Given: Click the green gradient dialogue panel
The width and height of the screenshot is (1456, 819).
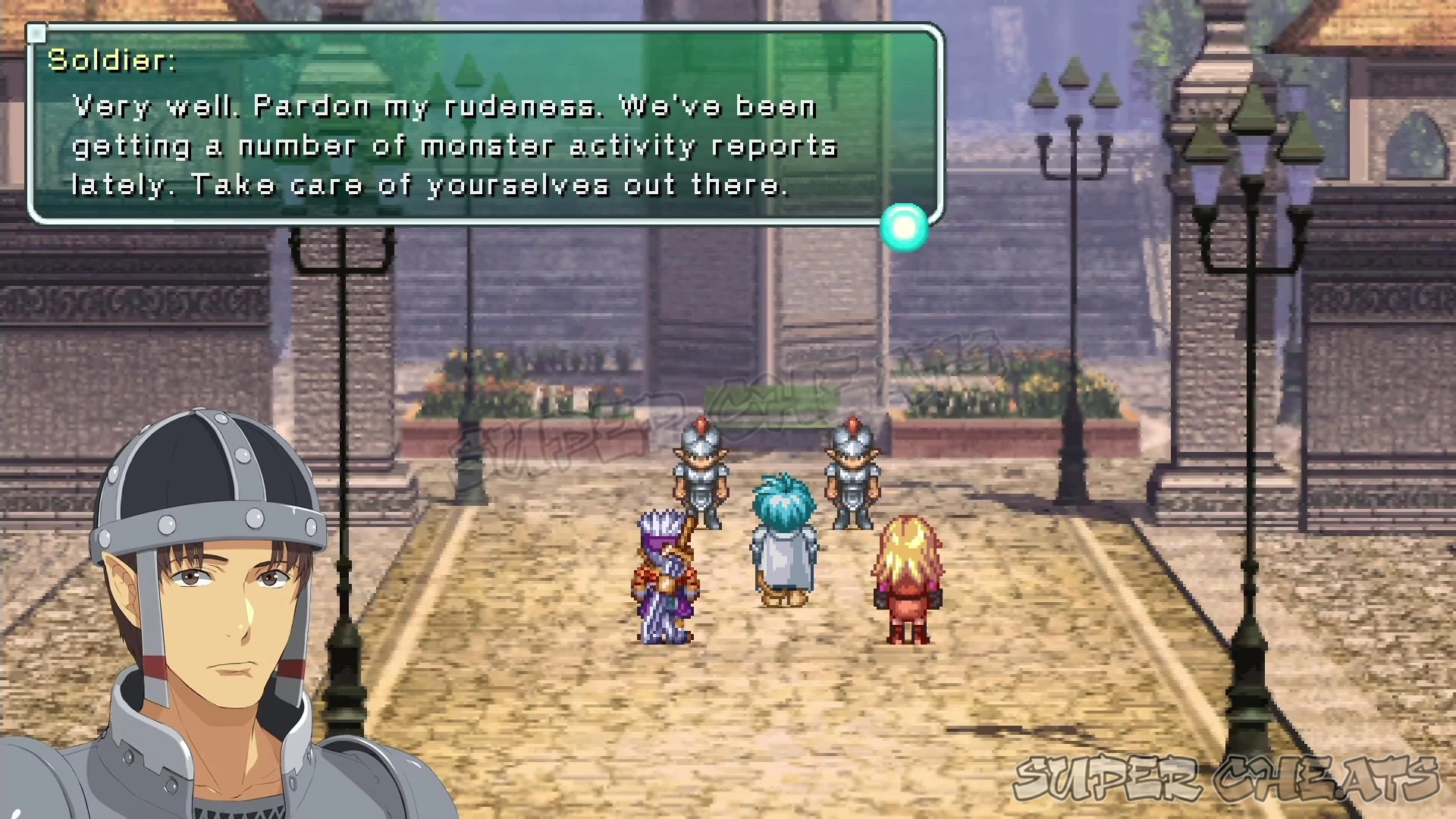Looking at the screenshot, I should [x=485, y=125].
